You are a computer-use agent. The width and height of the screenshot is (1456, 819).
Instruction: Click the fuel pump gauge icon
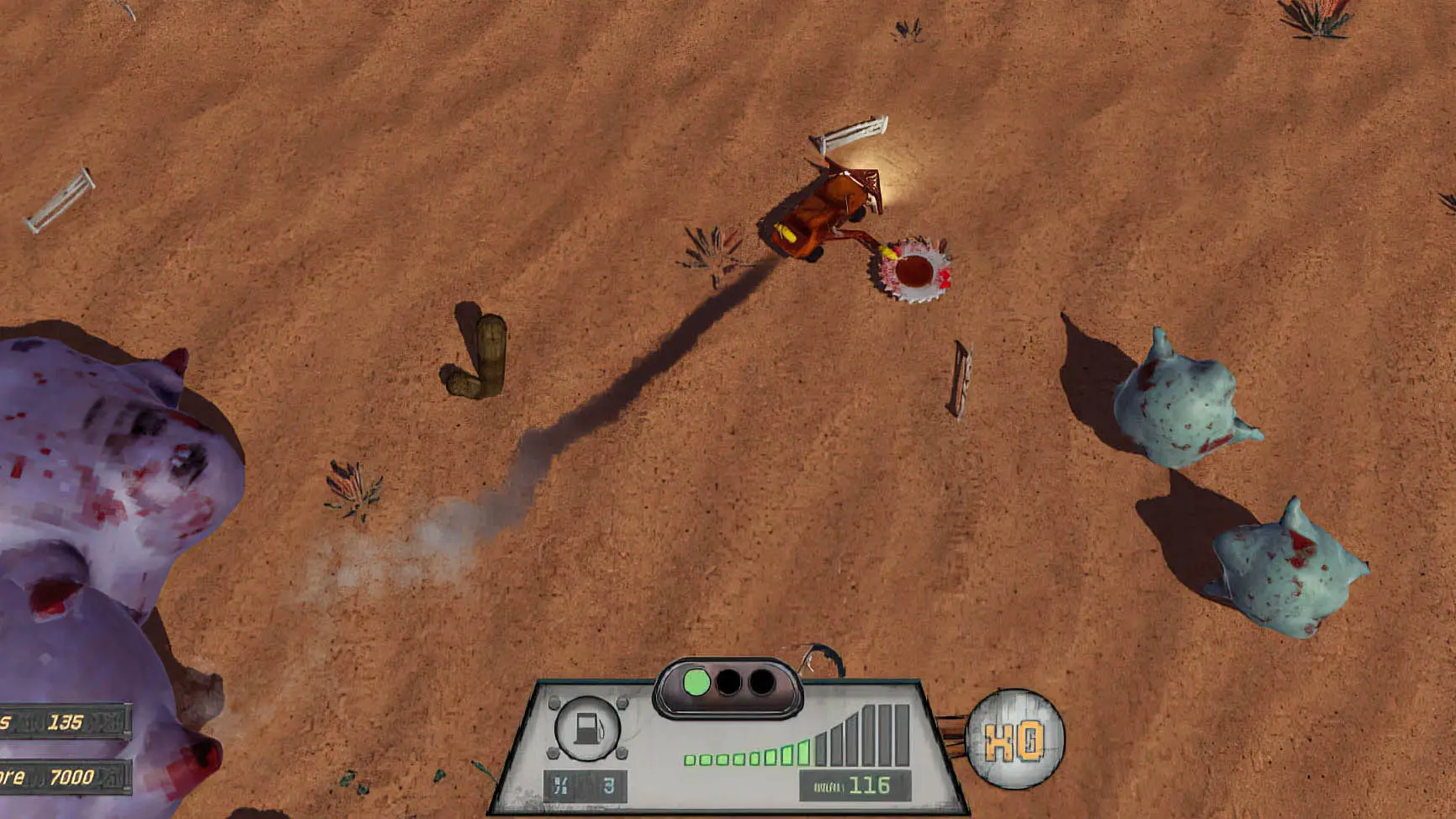pyautogui.click(x=588, y=727)
